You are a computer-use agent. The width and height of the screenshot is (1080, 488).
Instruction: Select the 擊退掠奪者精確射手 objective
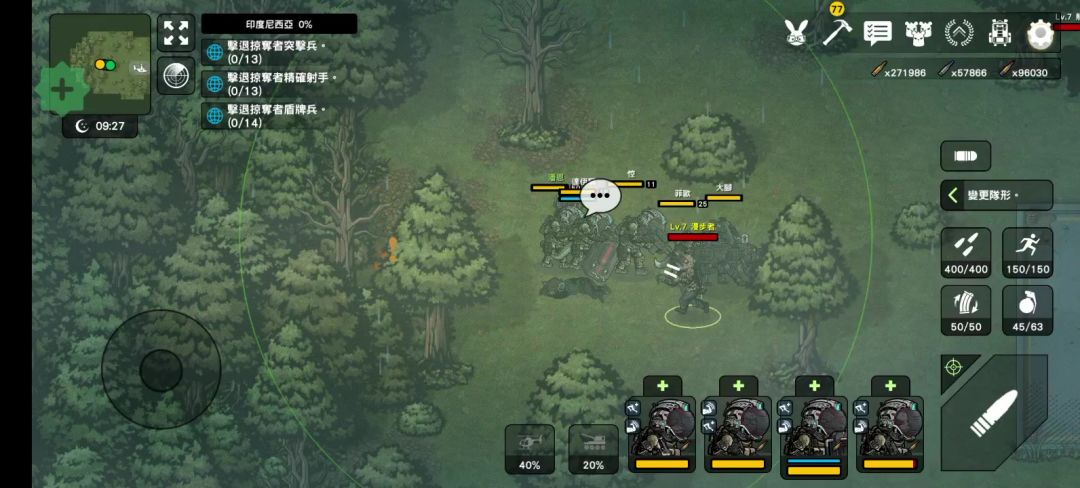click(279, 83)
